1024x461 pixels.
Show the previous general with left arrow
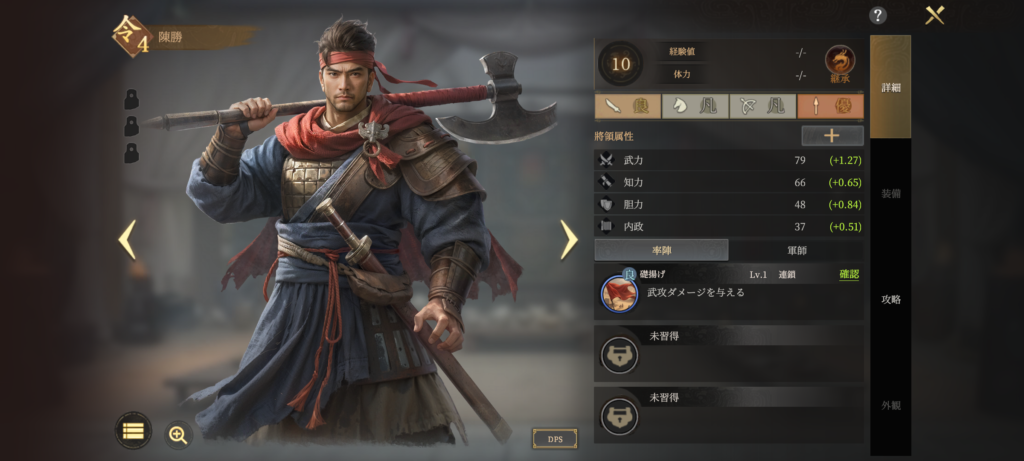(x=127, y=239)
